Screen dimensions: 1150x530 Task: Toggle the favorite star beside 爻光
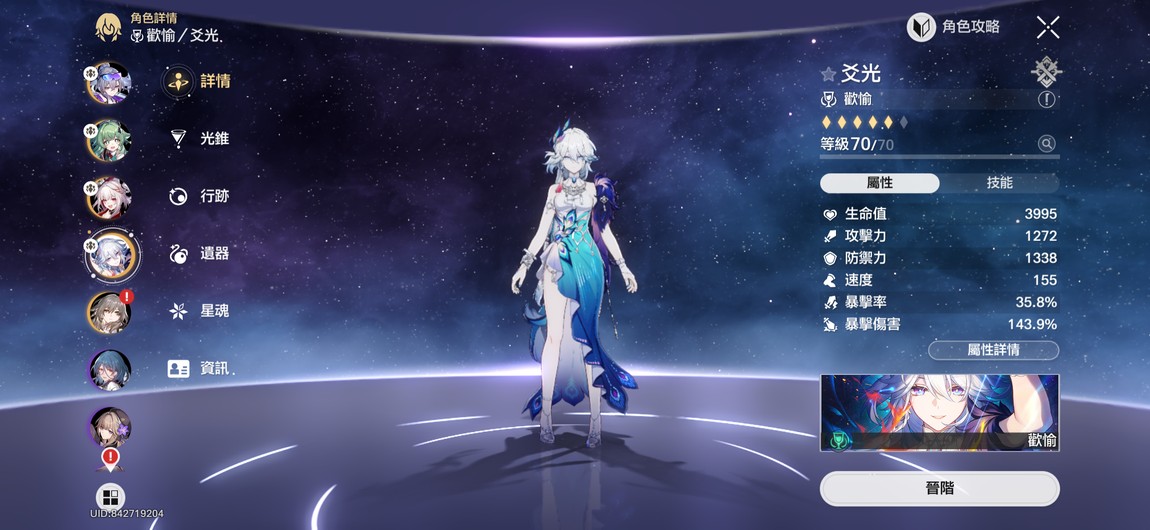point(828,74)
